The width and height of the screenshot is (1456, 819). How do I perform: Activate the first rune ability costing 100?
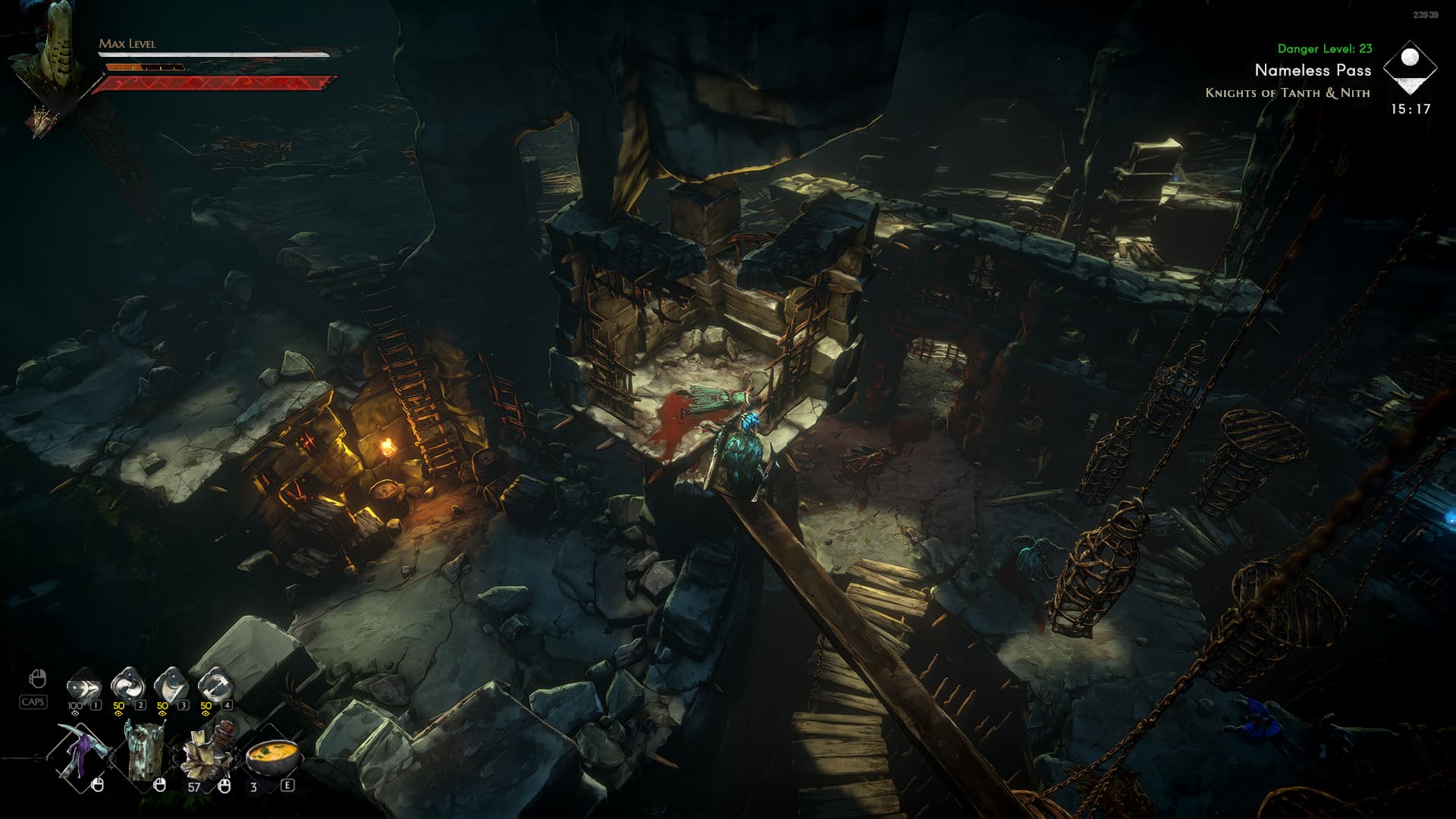click(x=83, y=686)
